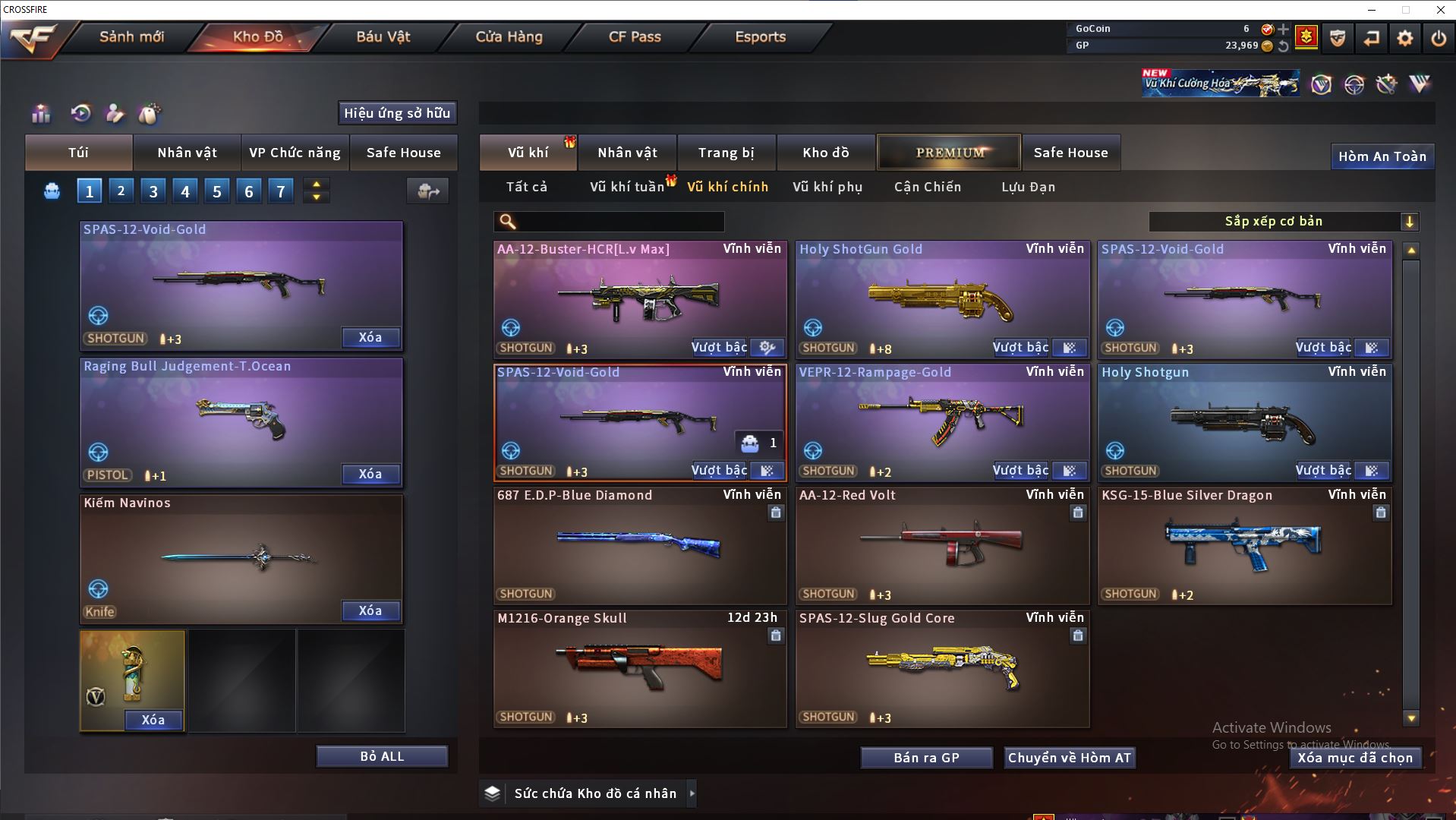Select the PREMIUM tab
The height and width of the screenshot is (820, 1456).
[x=949, y=153]
